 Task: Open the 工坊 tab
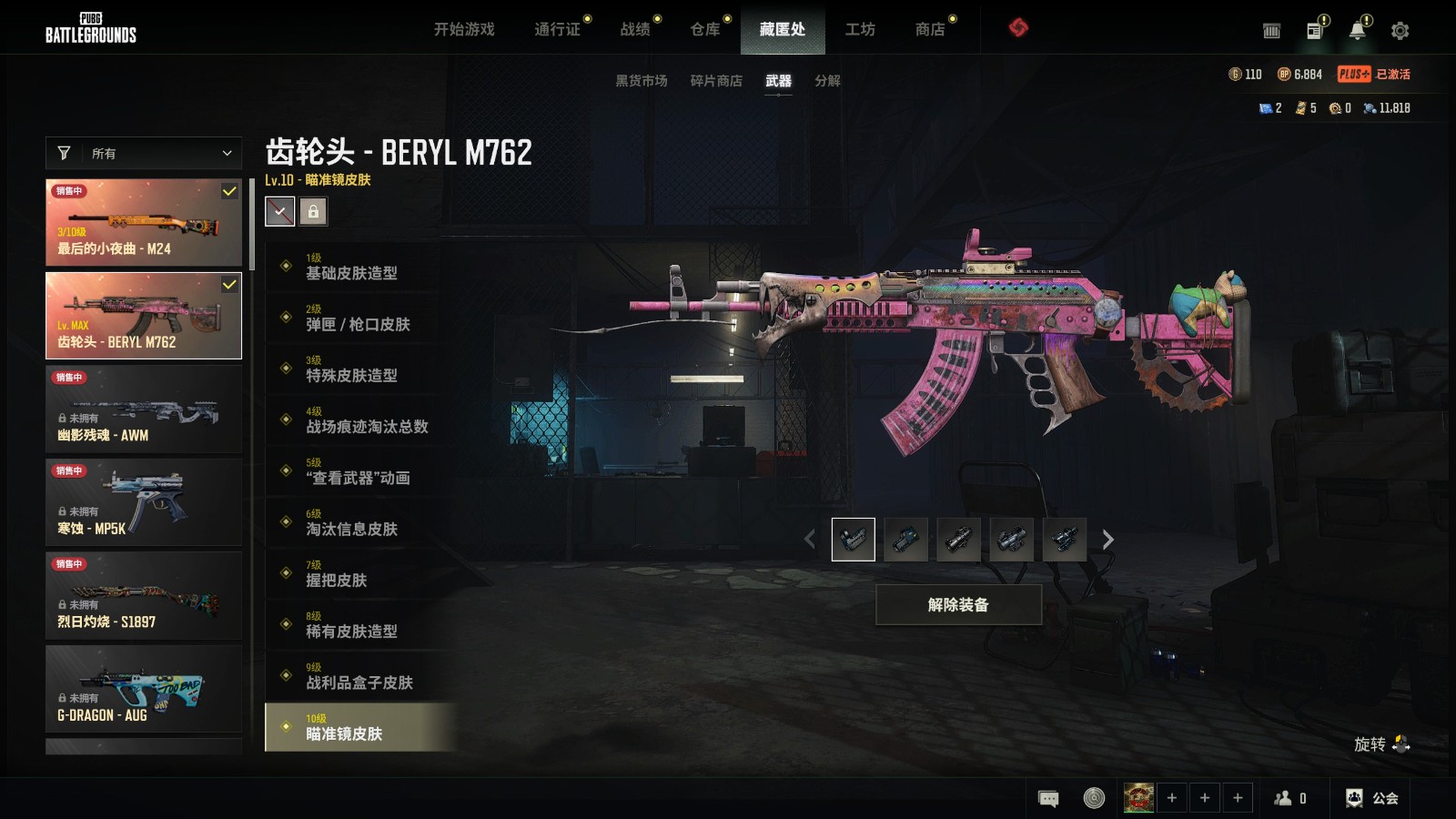coord(860,29)
